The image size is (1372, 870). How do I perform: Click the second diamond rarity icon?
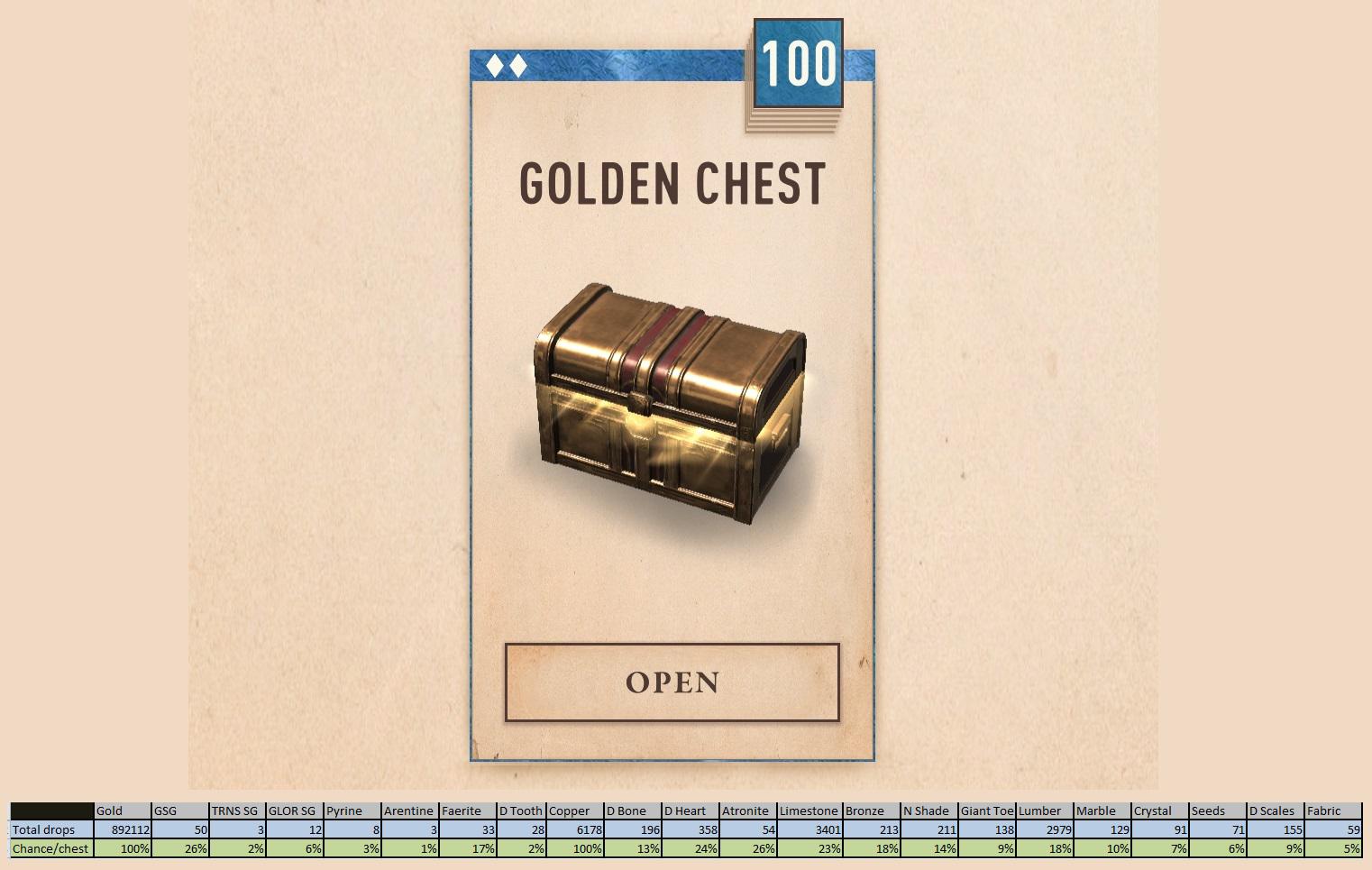[520, 65]
